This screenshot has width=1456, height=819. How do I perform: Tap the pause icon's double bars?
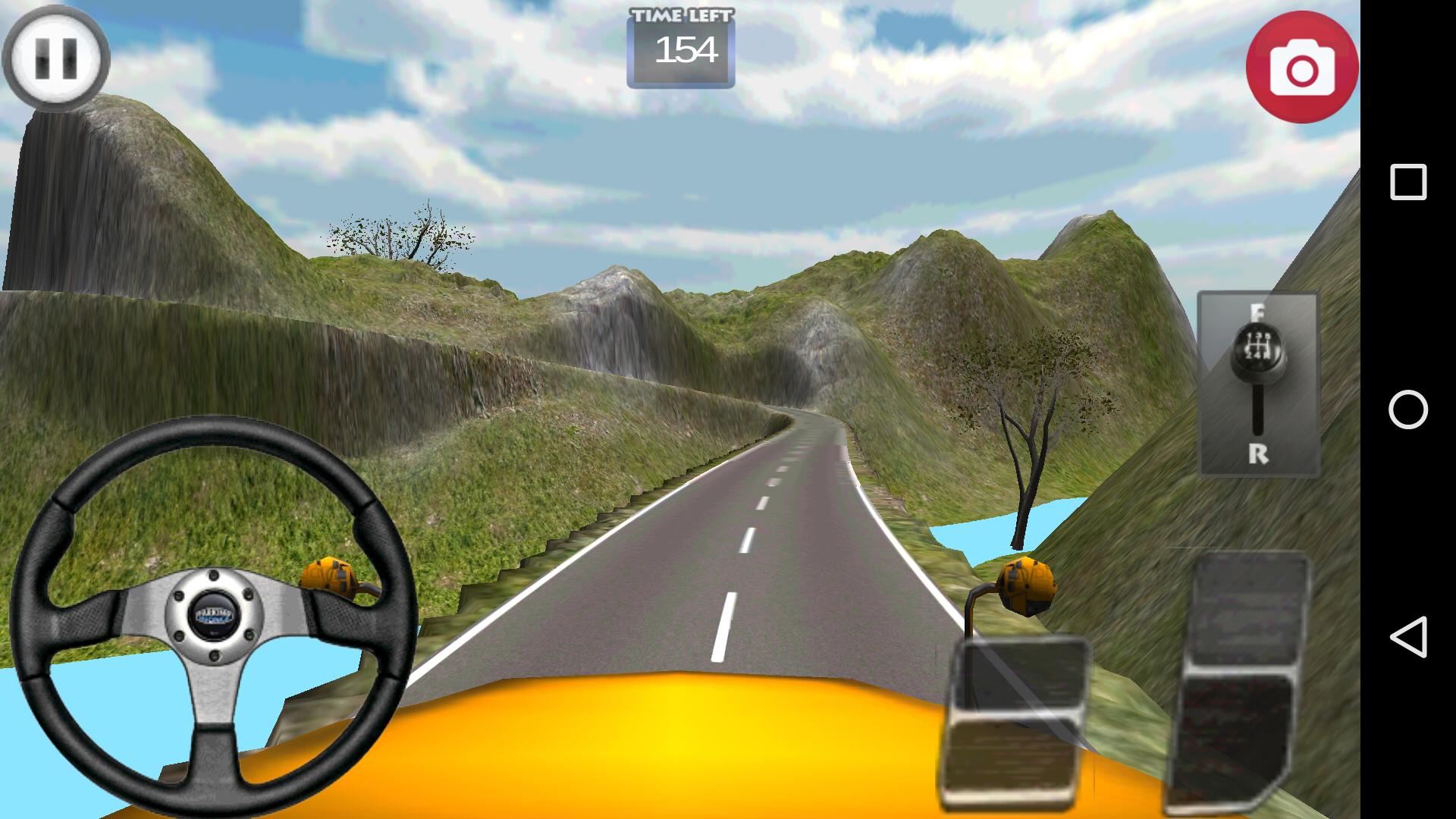(x=57, y=59)
